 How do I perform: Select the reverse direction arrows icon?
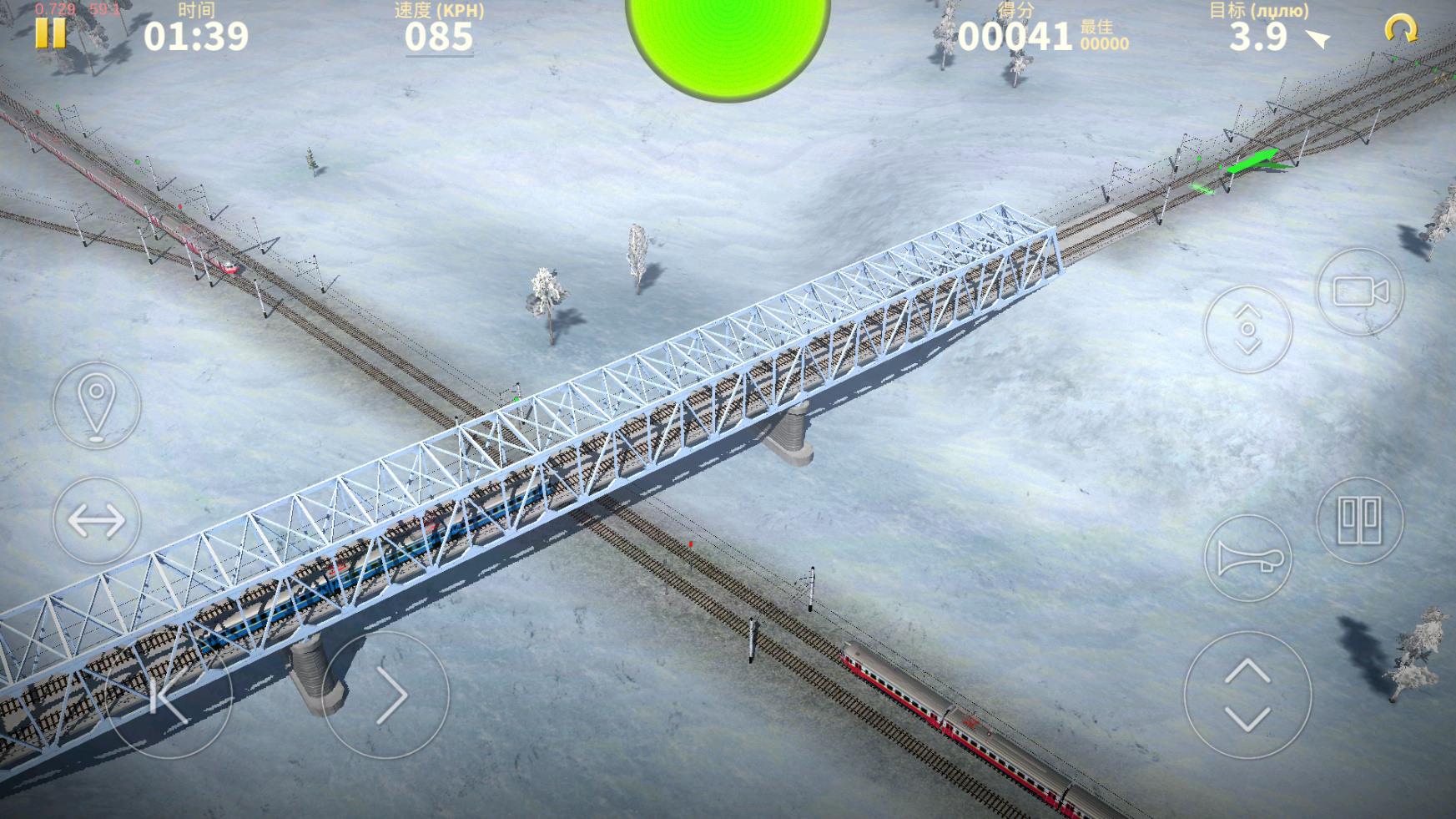(97, 522)
